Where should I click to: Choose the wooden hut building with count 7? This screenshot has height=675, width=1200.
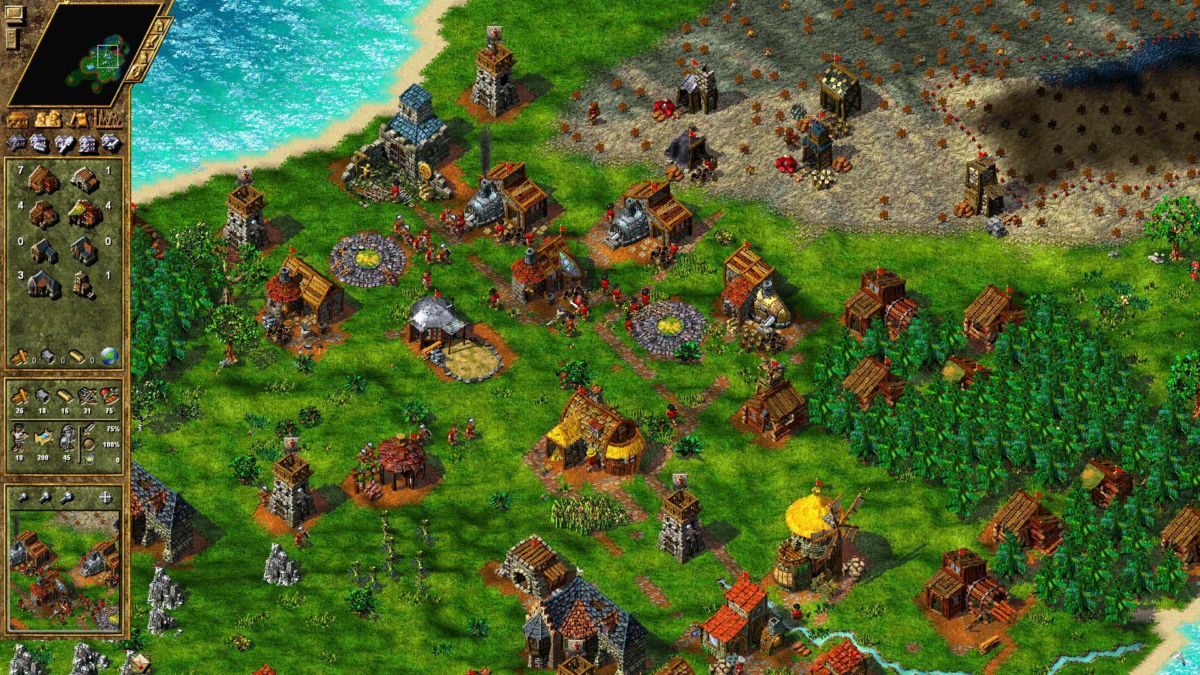tap(43, 180)
